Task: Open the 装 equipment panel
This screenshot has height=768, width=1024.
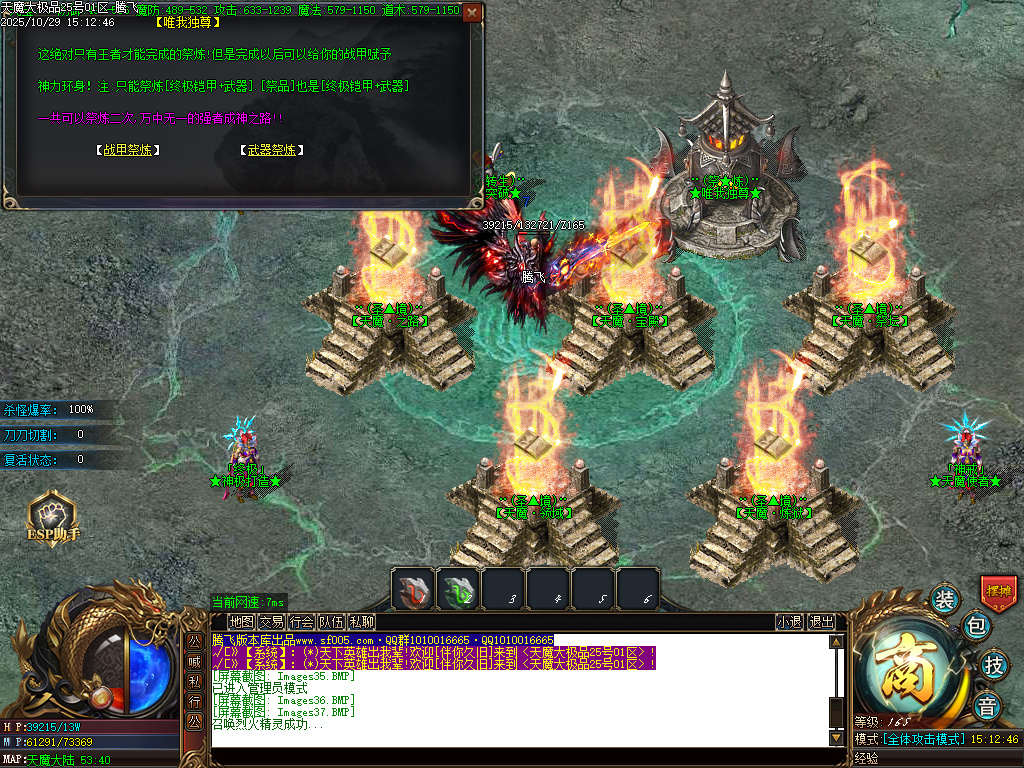Action: point(944,600)
